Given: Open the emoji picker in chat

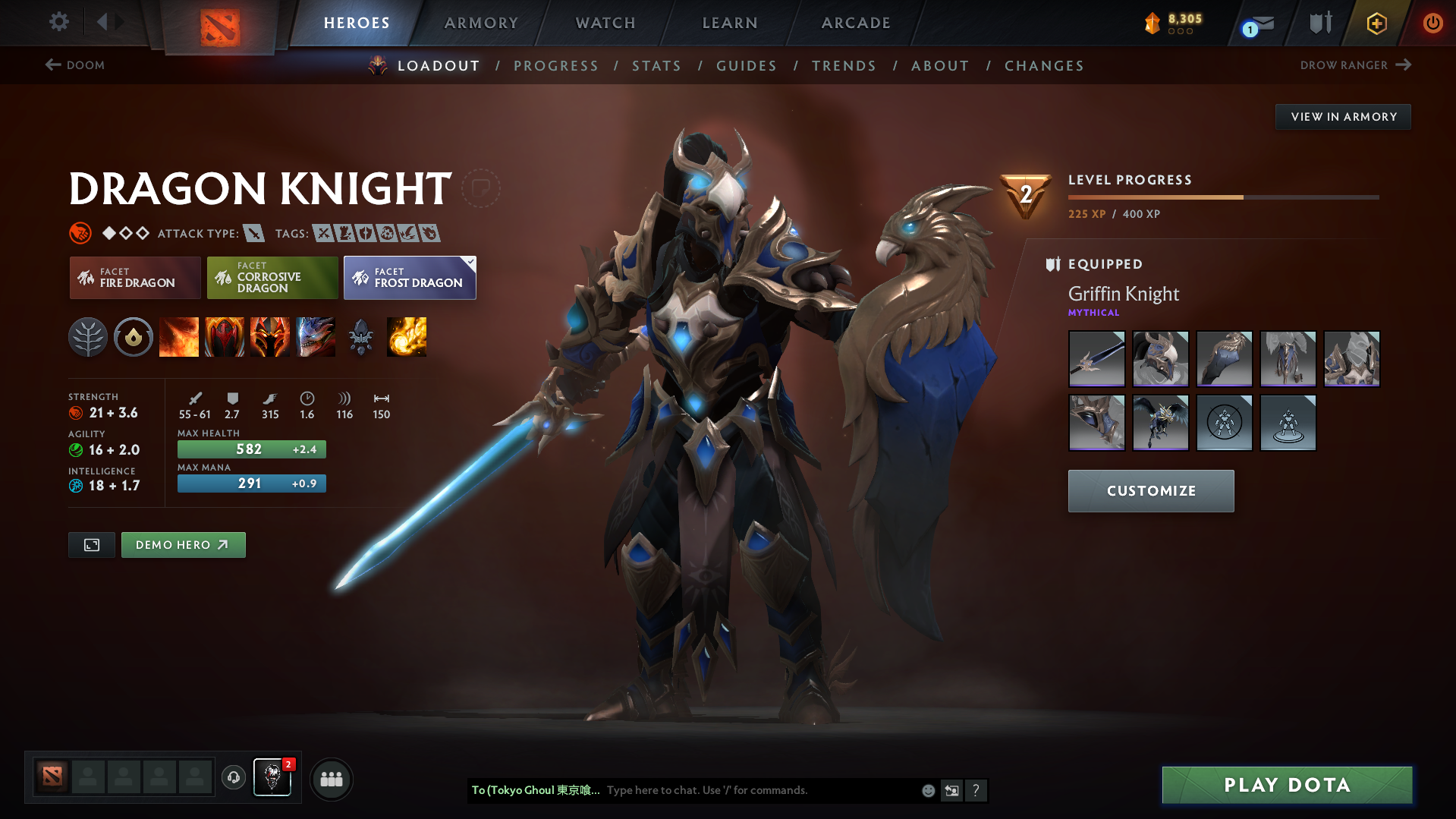Looking at the screenshot, I should click(928, 790).
